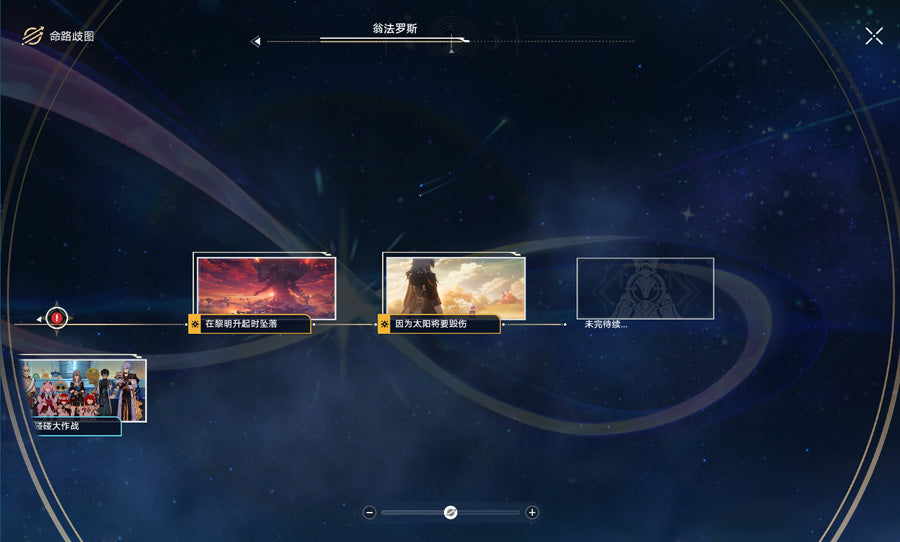Click the zoom slider handle

(x=450, y=512)
